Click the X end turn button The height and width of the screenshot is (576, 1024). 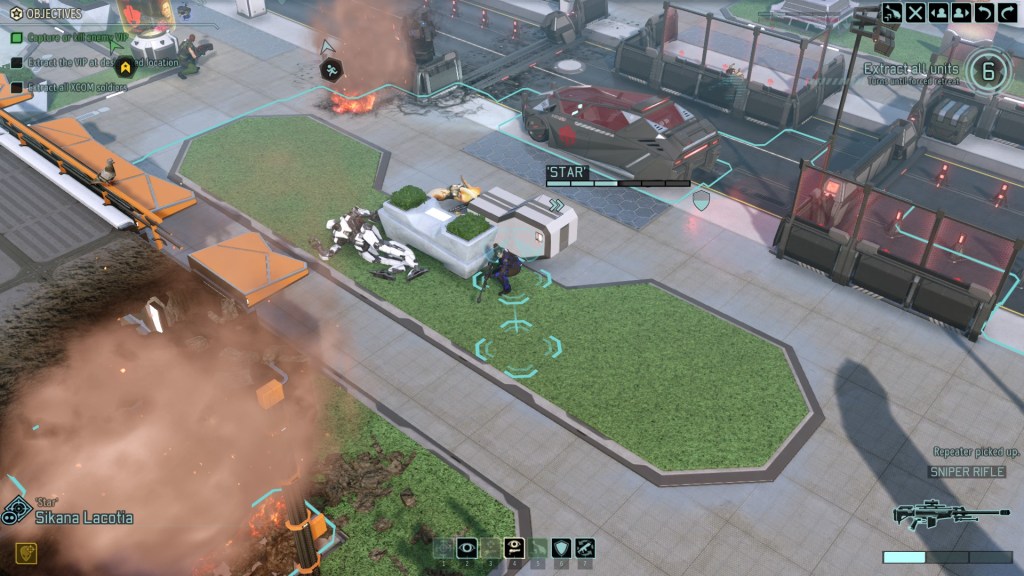pos(915,13)
